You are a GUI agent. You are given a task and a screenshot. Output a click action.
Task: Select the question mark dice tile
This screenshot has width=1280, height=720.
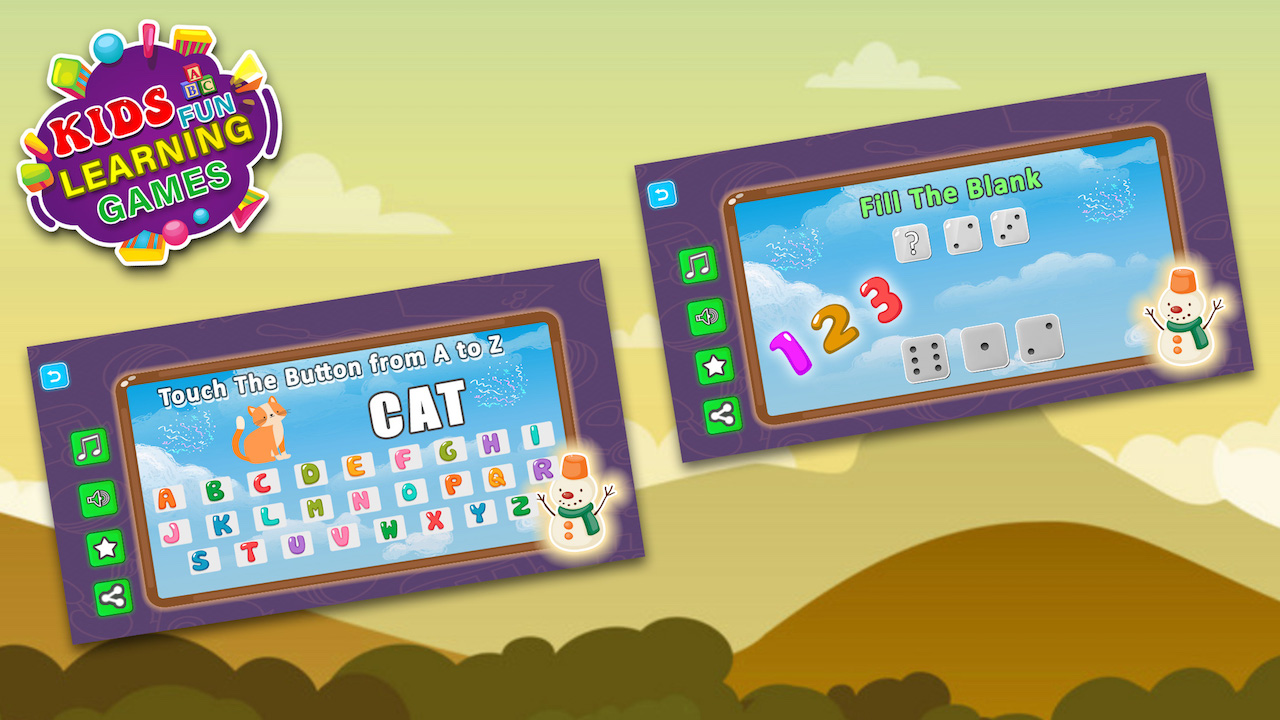point(912,244)
